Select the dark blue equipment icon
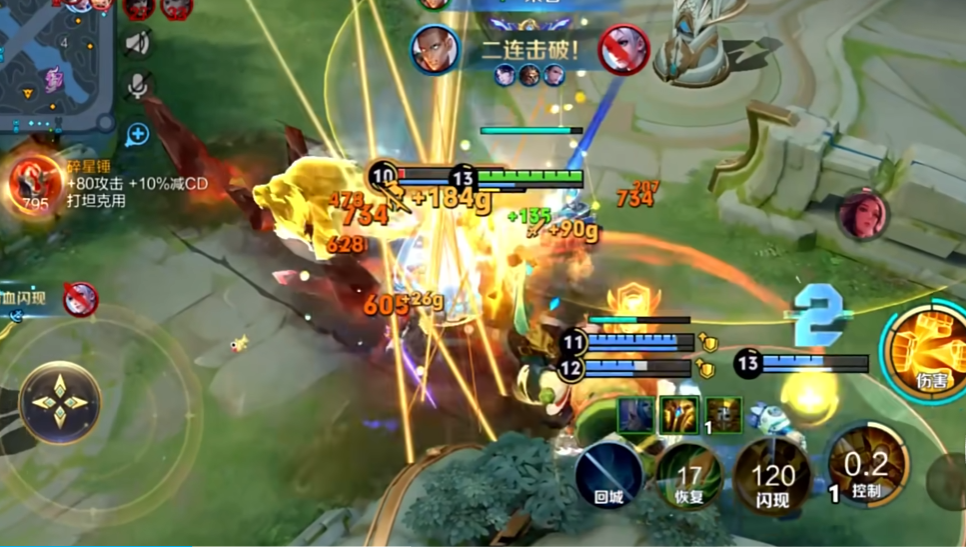966x547 pixels. tap(635, 414)
